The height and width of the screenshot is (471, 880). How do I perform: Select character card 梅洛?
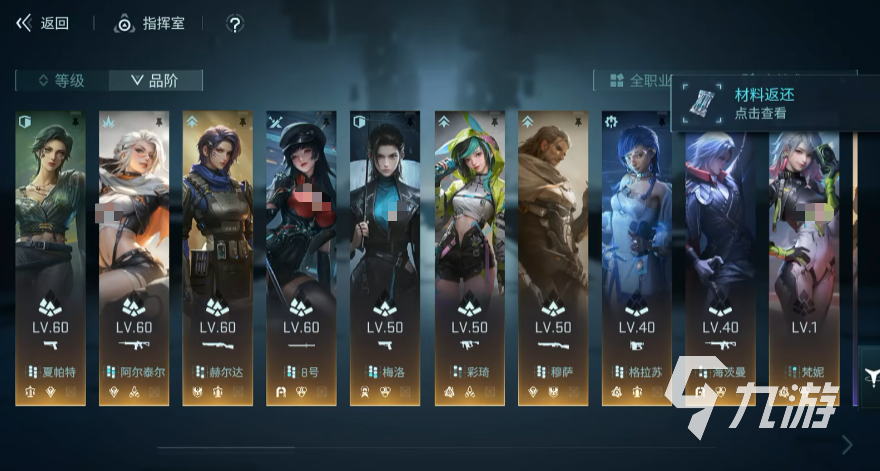pyautogui.click(x=385, y=258)
